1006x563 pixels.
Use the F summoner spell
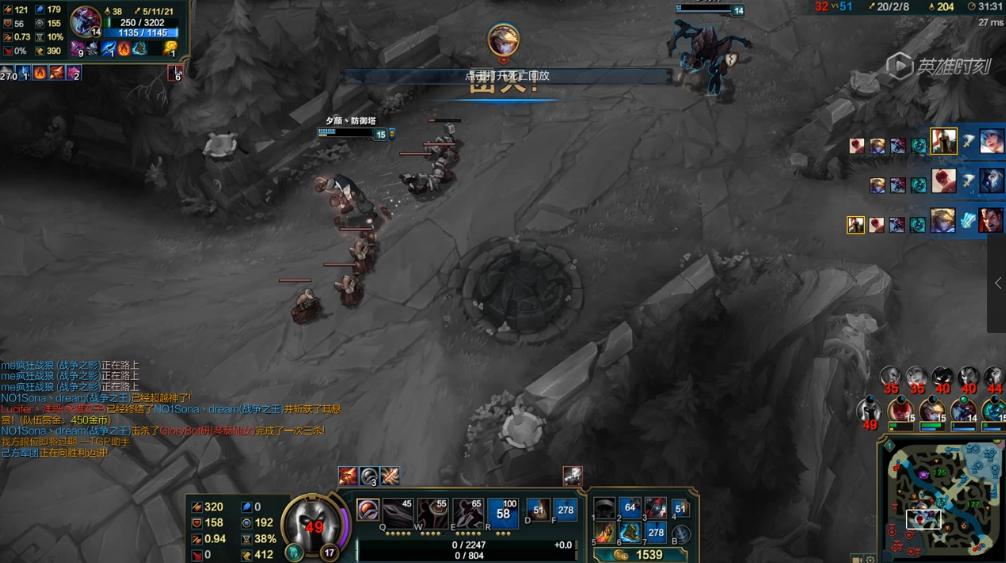565,510
